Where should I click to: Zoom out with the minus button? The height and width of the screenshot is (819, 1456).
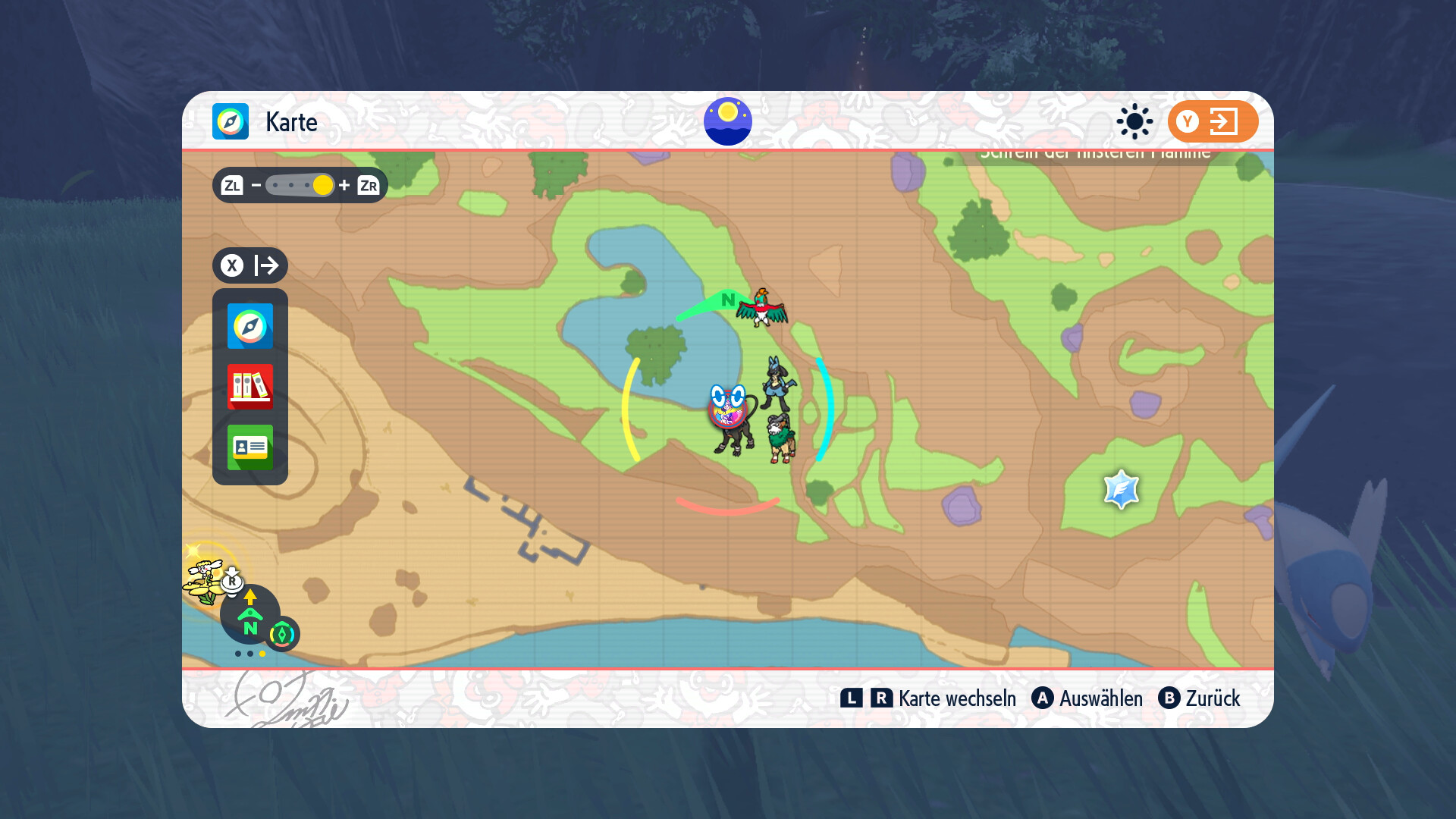(x=256, y=185)
